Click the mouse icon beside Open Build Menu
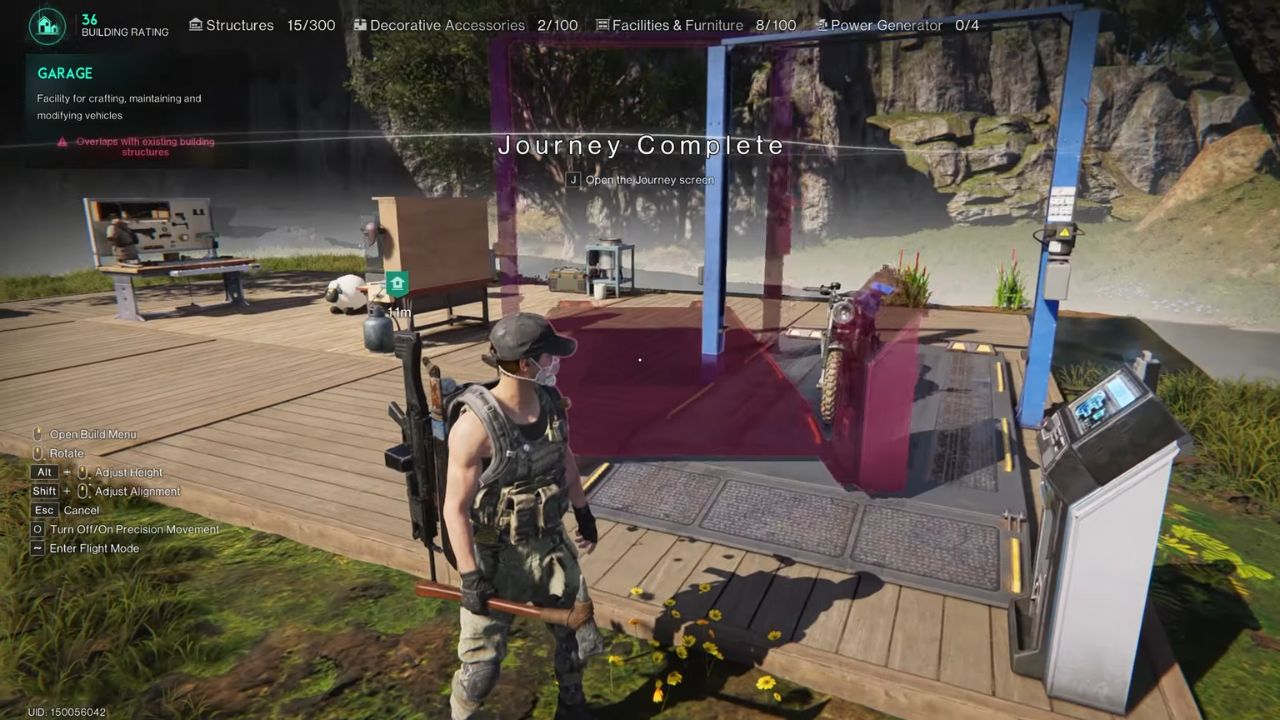 pos(36,434)
